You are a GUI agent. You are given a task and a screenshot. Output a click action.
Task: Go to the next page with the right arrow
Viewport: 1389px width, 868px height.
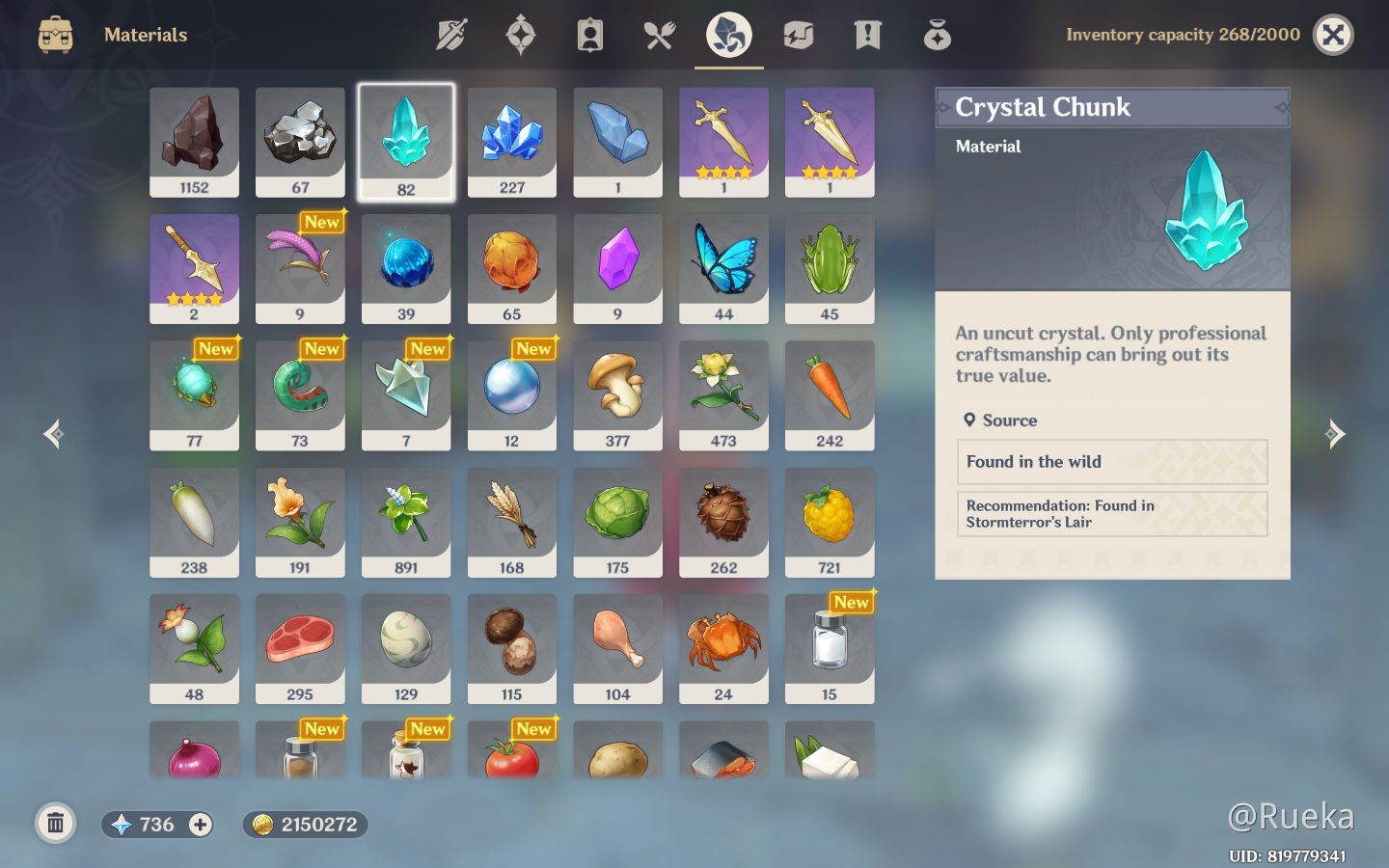click(x=1336, y=434)
